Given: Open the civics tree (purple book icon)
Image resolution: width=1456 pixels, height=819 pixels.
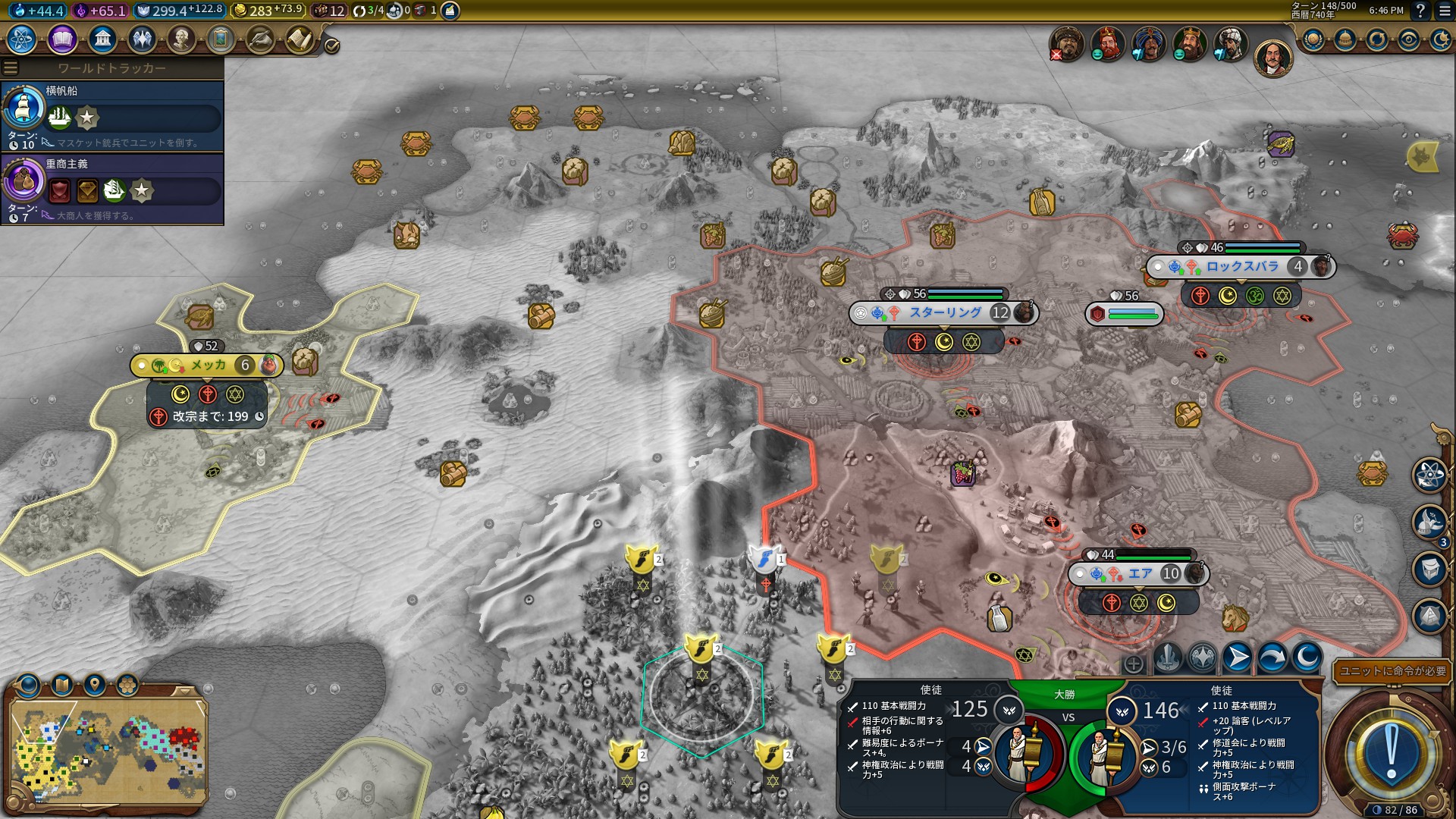Looking at the screenshot, I should (x=62, y=39).
